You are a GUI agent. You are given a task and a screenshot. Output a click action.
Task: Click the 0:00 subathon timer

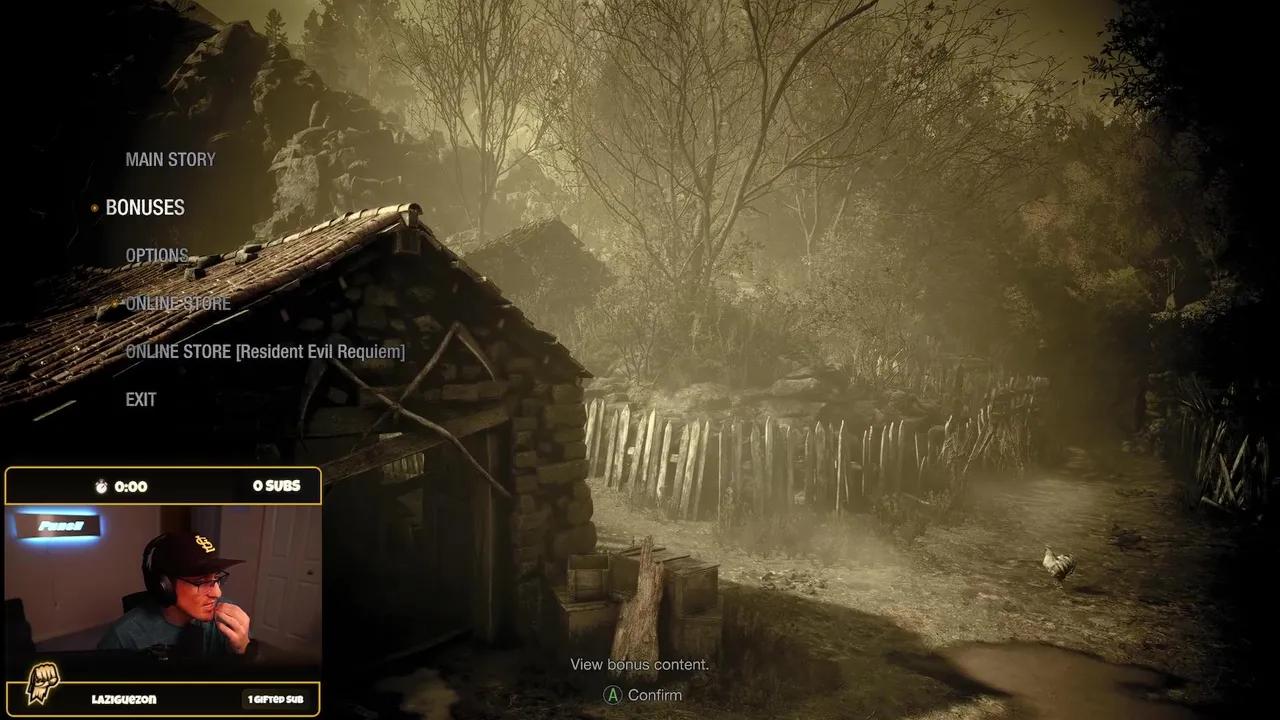click(132, 487)
